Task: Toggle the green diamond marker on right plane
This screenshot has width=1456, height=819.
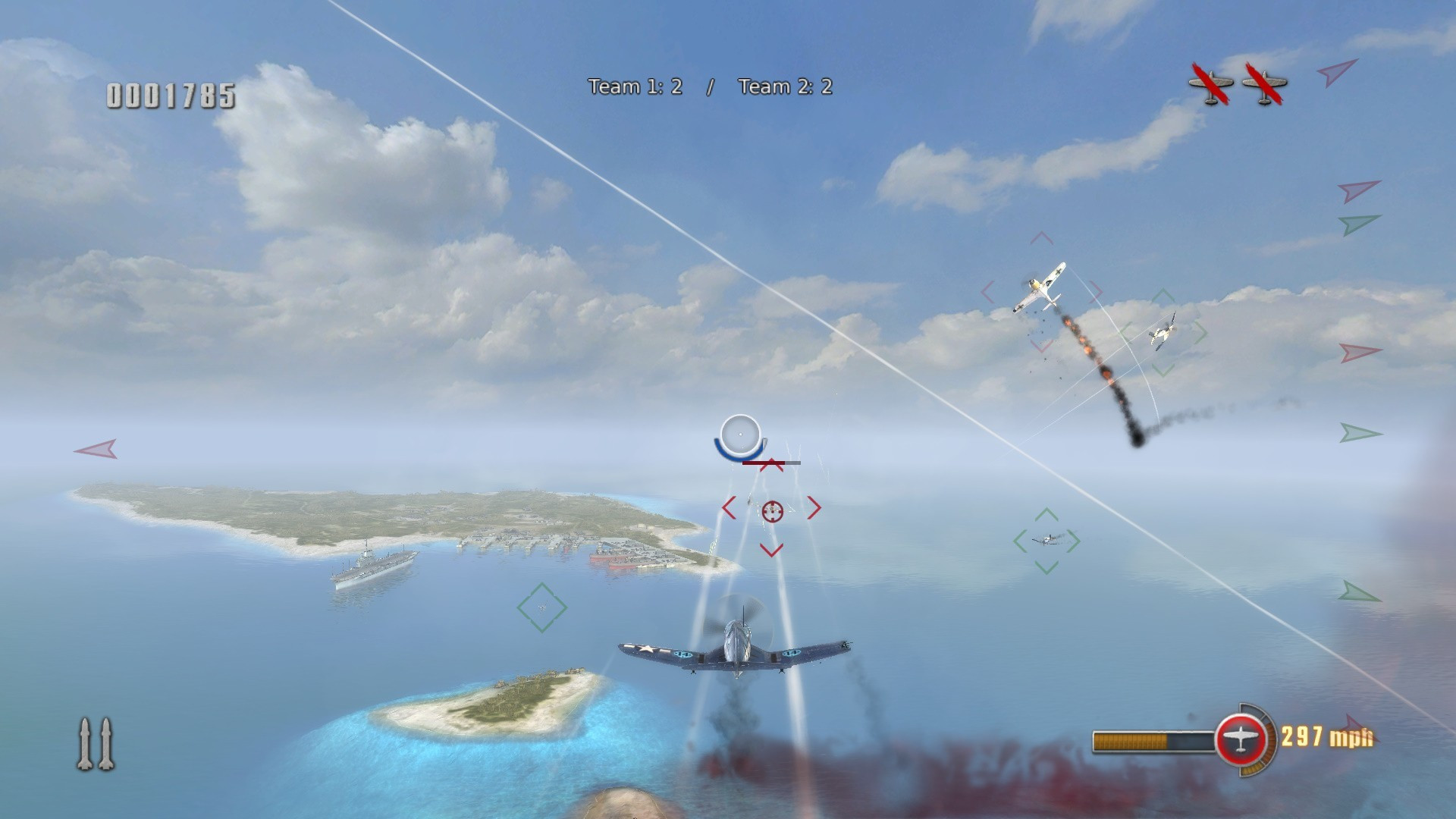Action: click(1047, 540)
